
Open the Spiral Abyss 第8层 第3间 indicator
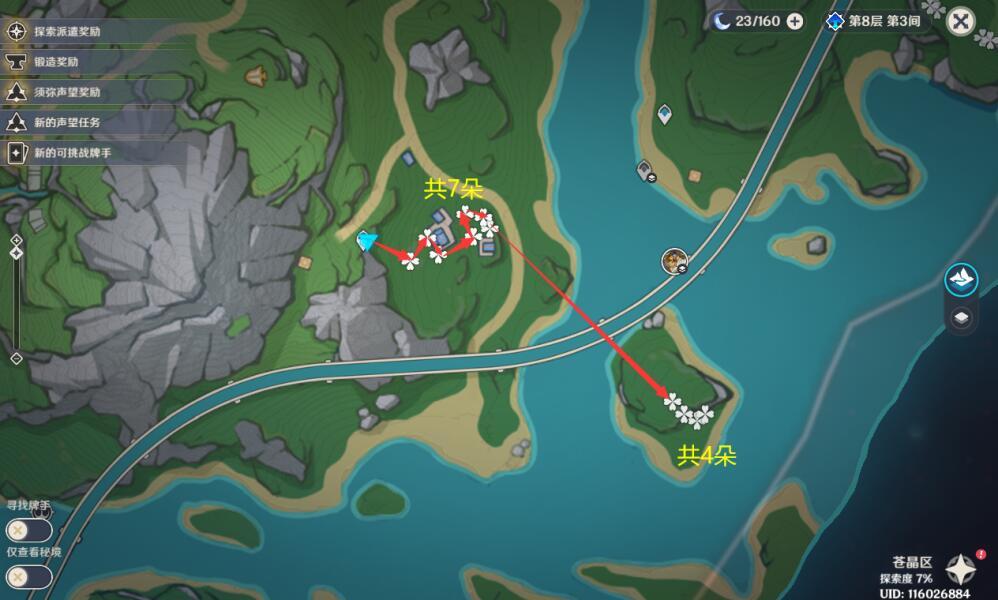[x=871, y=21]
